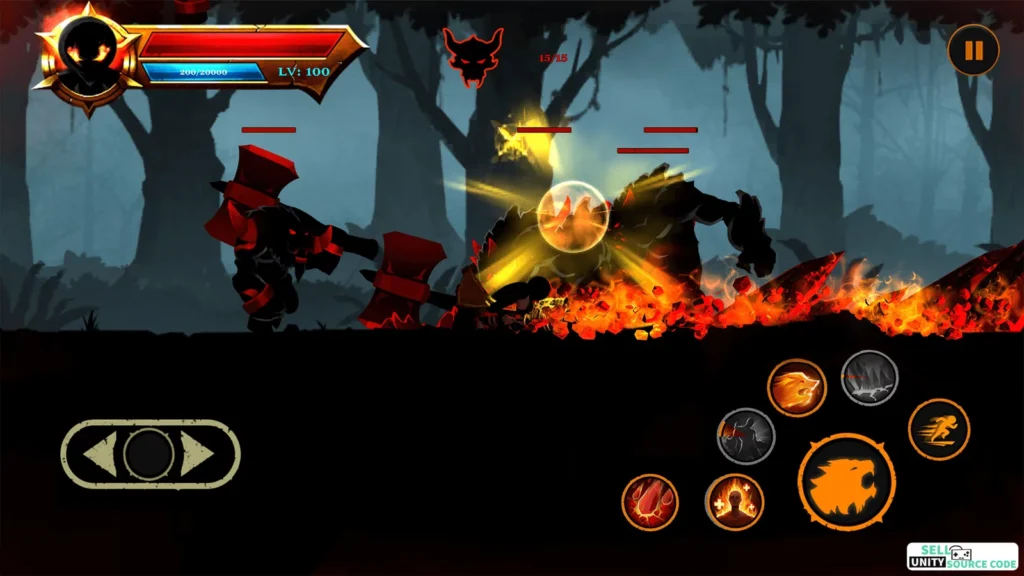
Task: Cast the red falling rock skill
Action: pyautogui.click(x=650, y=502)
